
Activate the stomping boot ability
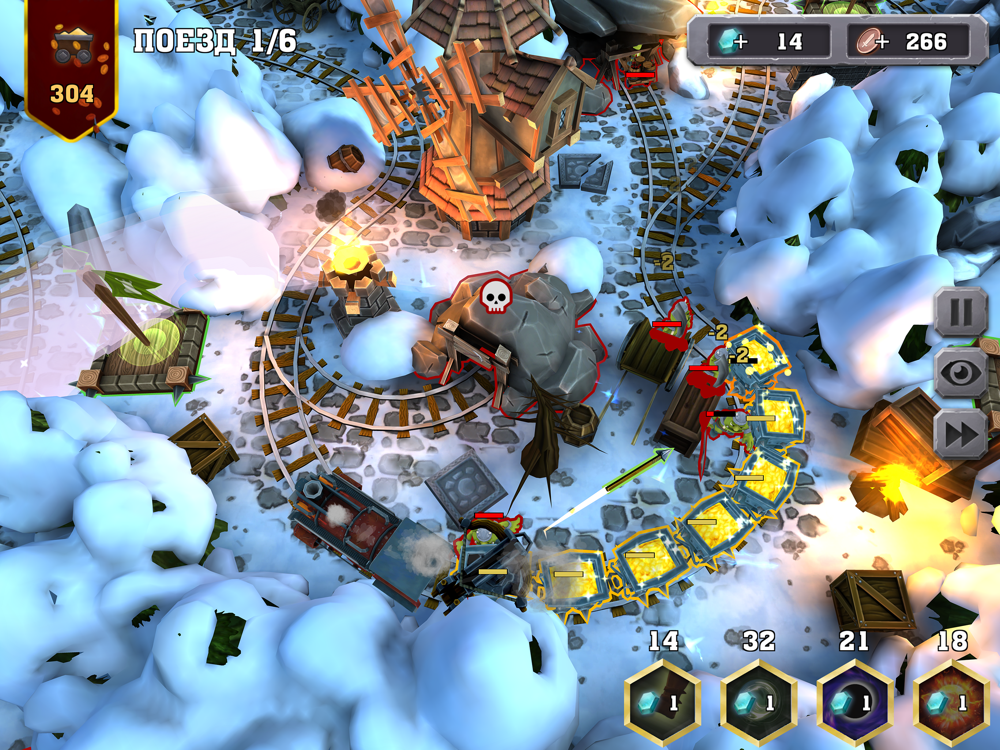[663, 701]
